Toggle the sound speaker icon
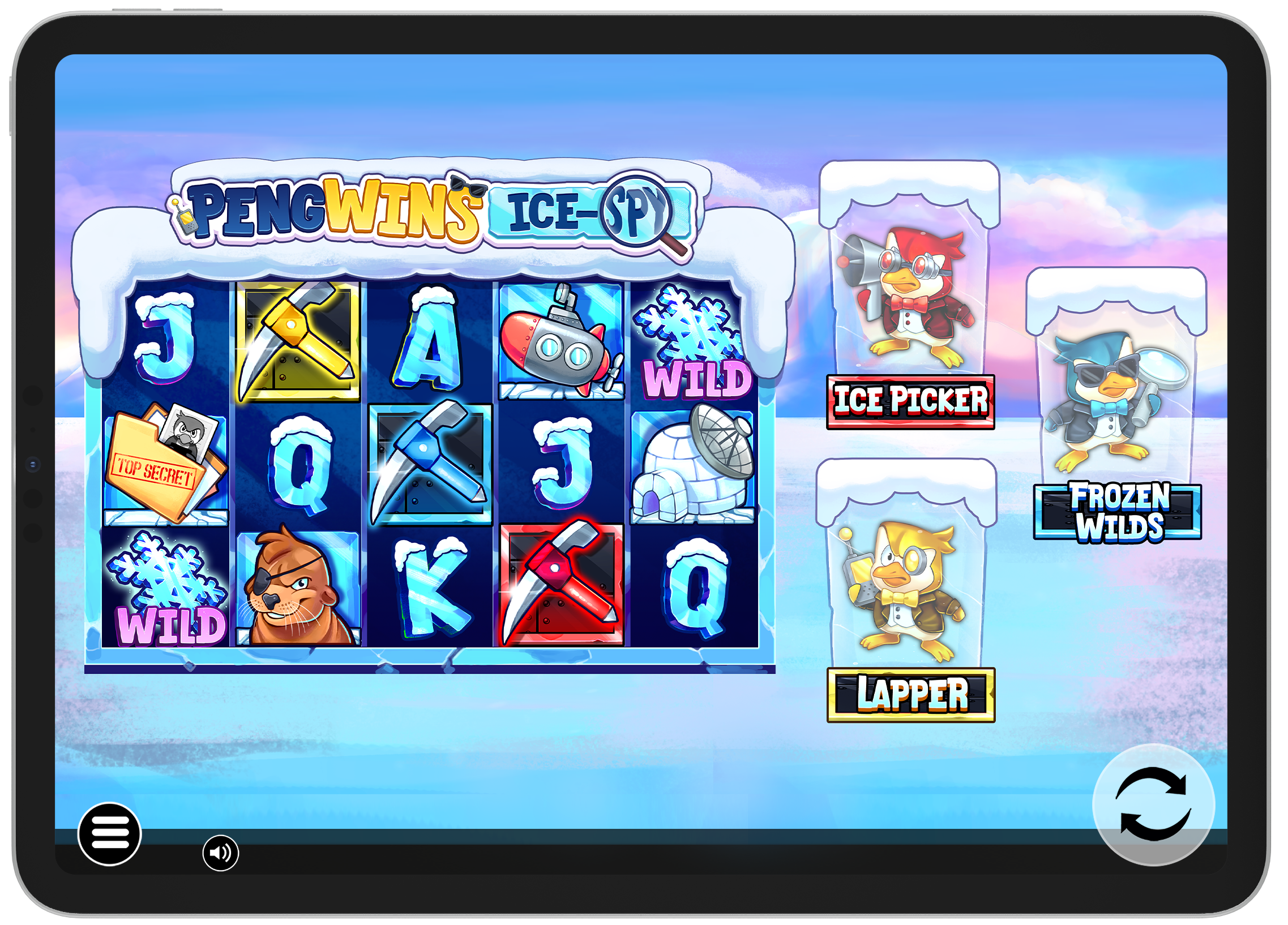This screenshot has height=925, width=1288. pos(220,853)
